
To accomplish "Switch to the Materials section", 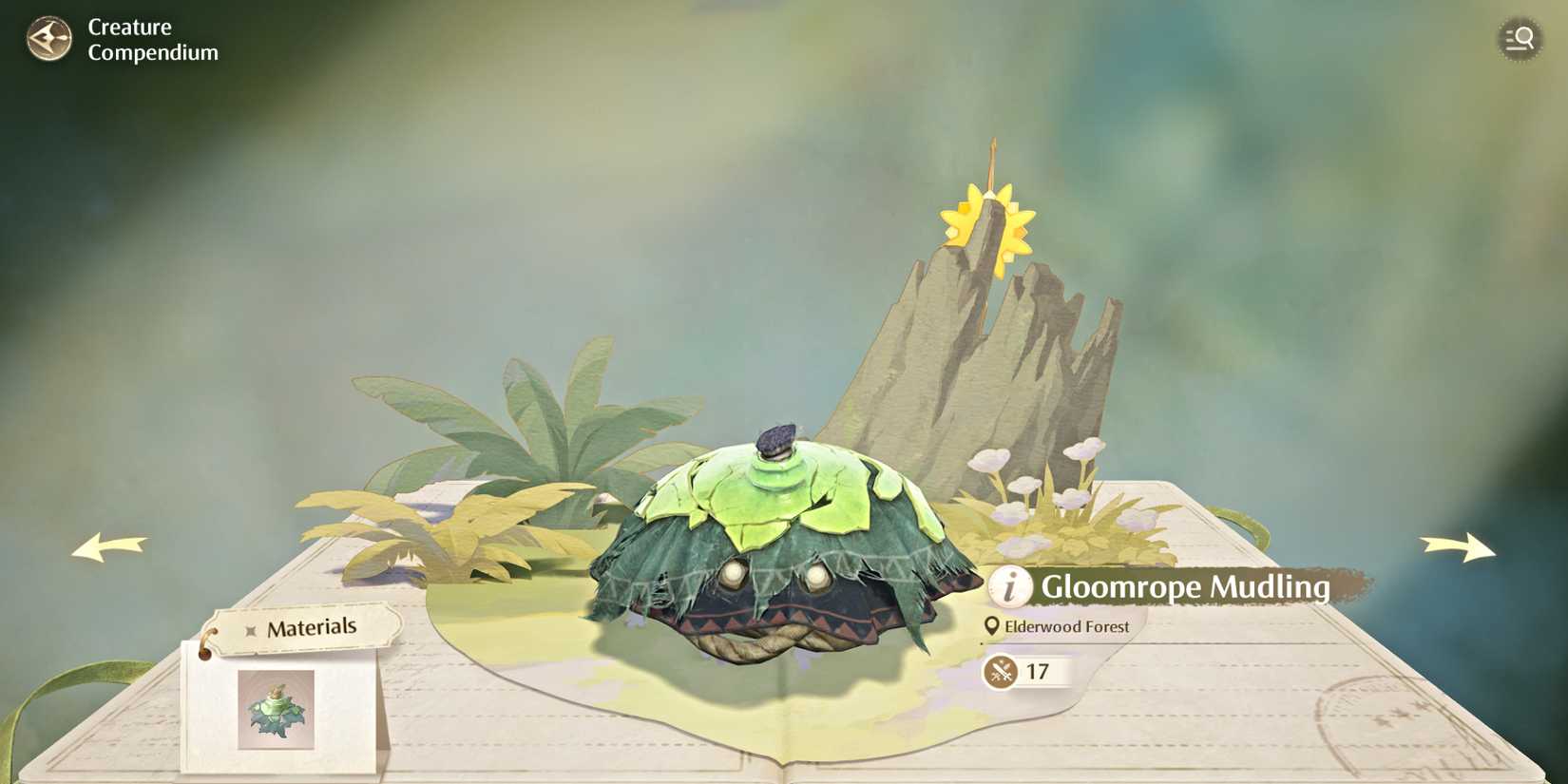I will point(314,626).
